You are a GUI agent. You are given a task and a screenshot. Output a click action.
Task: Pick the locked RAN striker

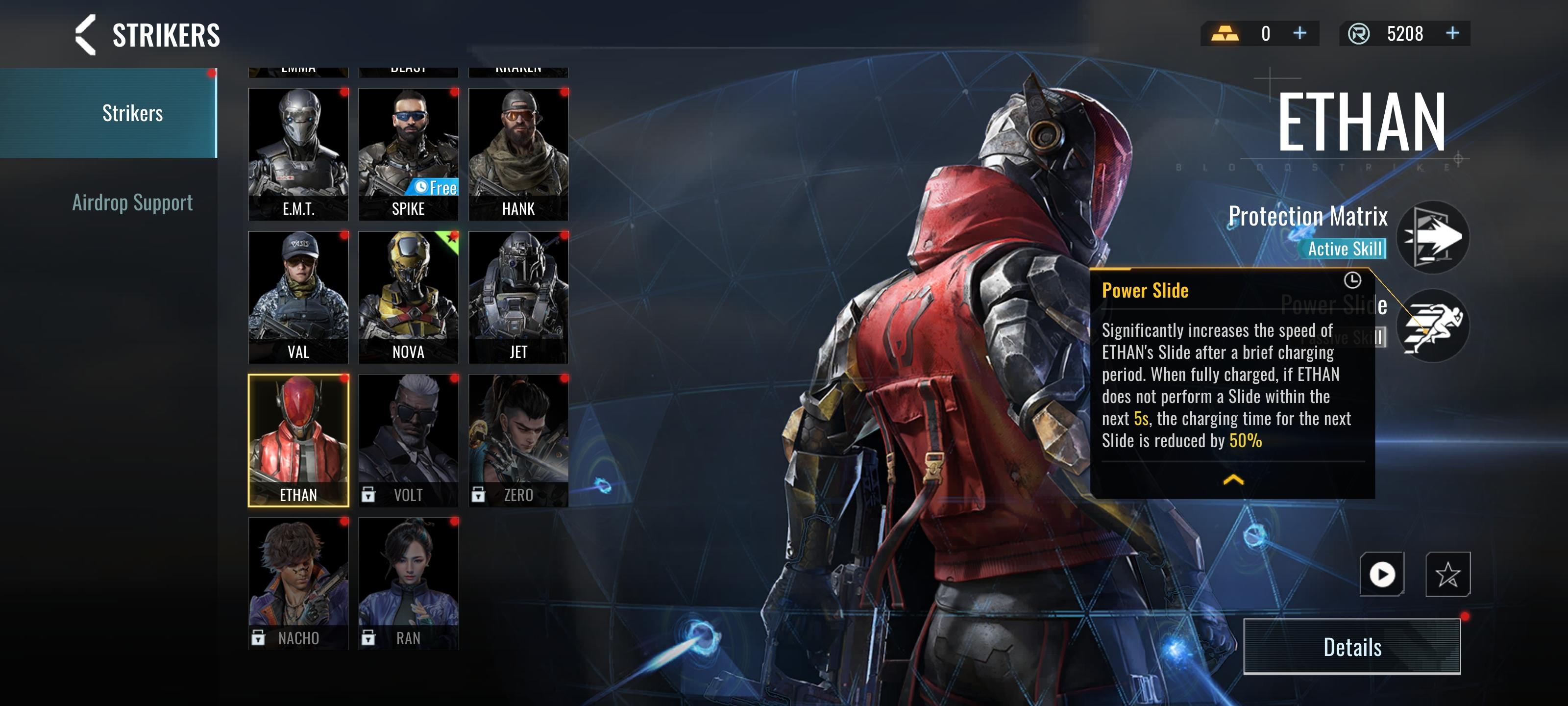click(409, 583)
